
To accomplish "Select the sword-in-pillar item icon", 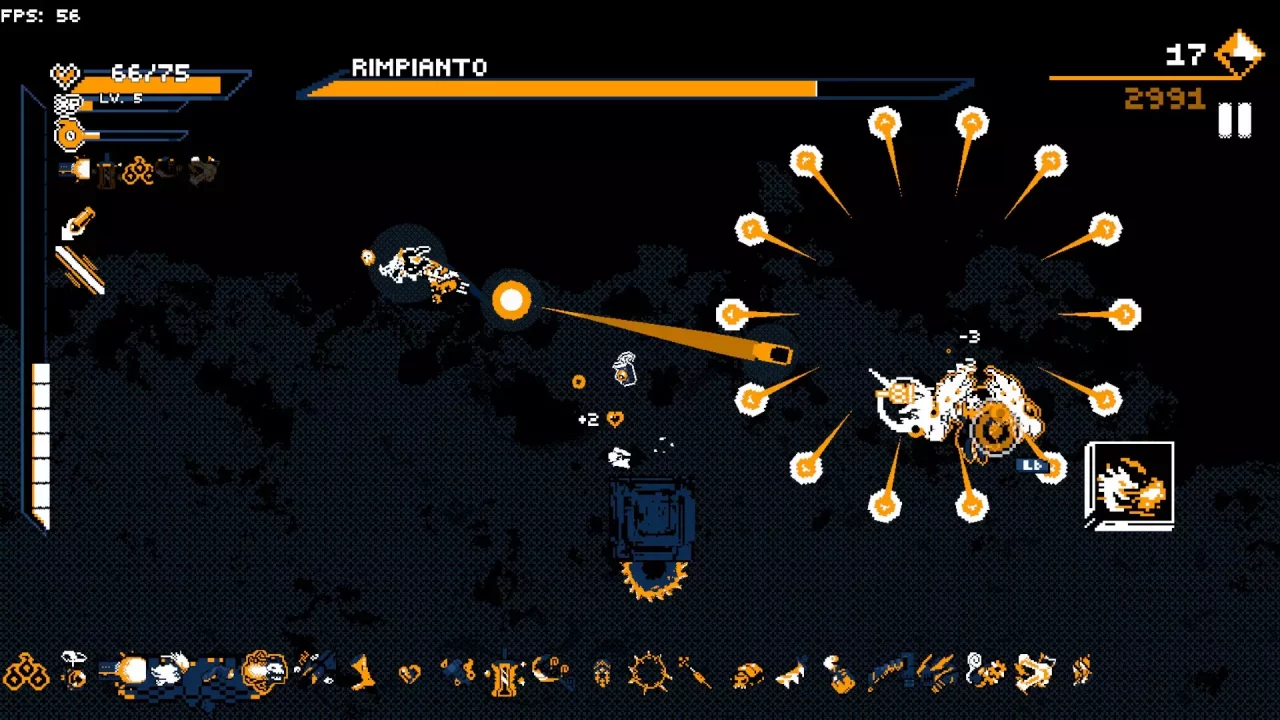I will coord(505,673).
